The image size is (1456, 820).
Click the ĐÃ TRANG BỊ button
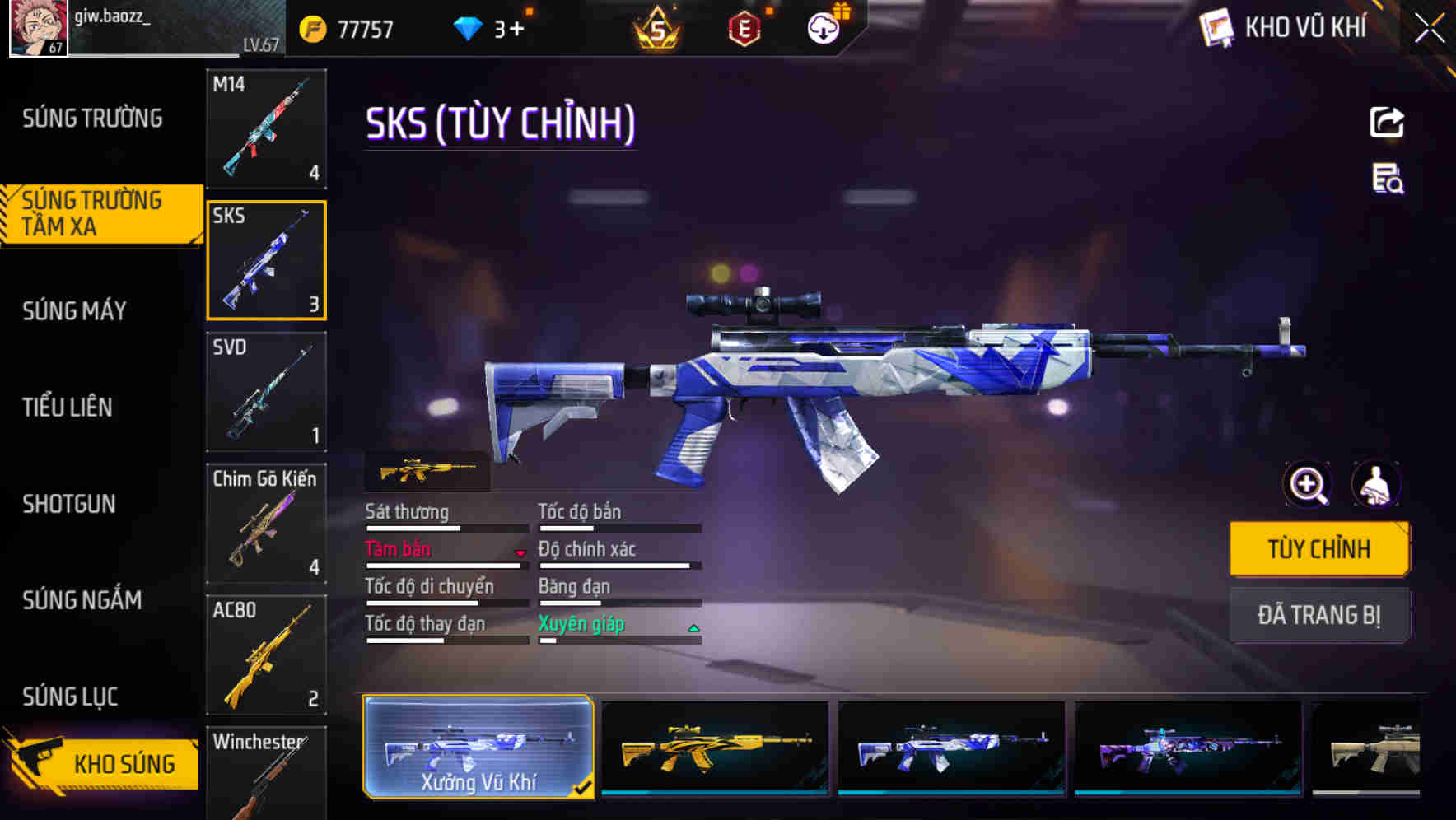tap(1319, 615)
